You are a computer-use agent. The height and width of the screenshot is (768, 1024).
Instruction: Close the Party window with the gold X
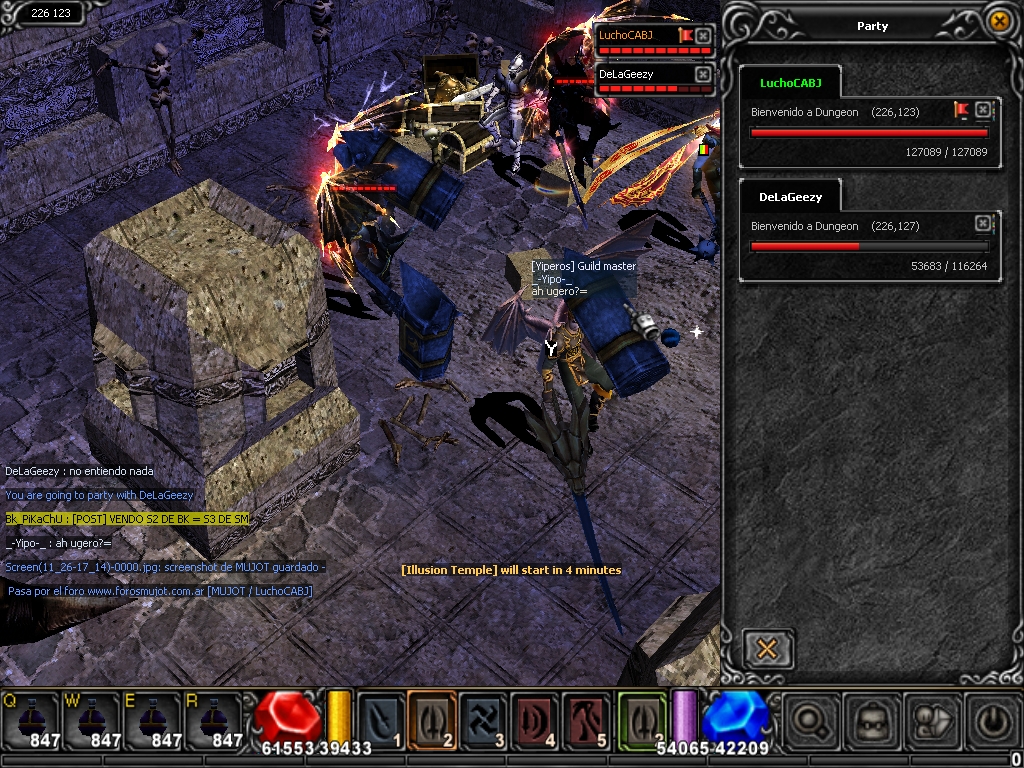998,21
